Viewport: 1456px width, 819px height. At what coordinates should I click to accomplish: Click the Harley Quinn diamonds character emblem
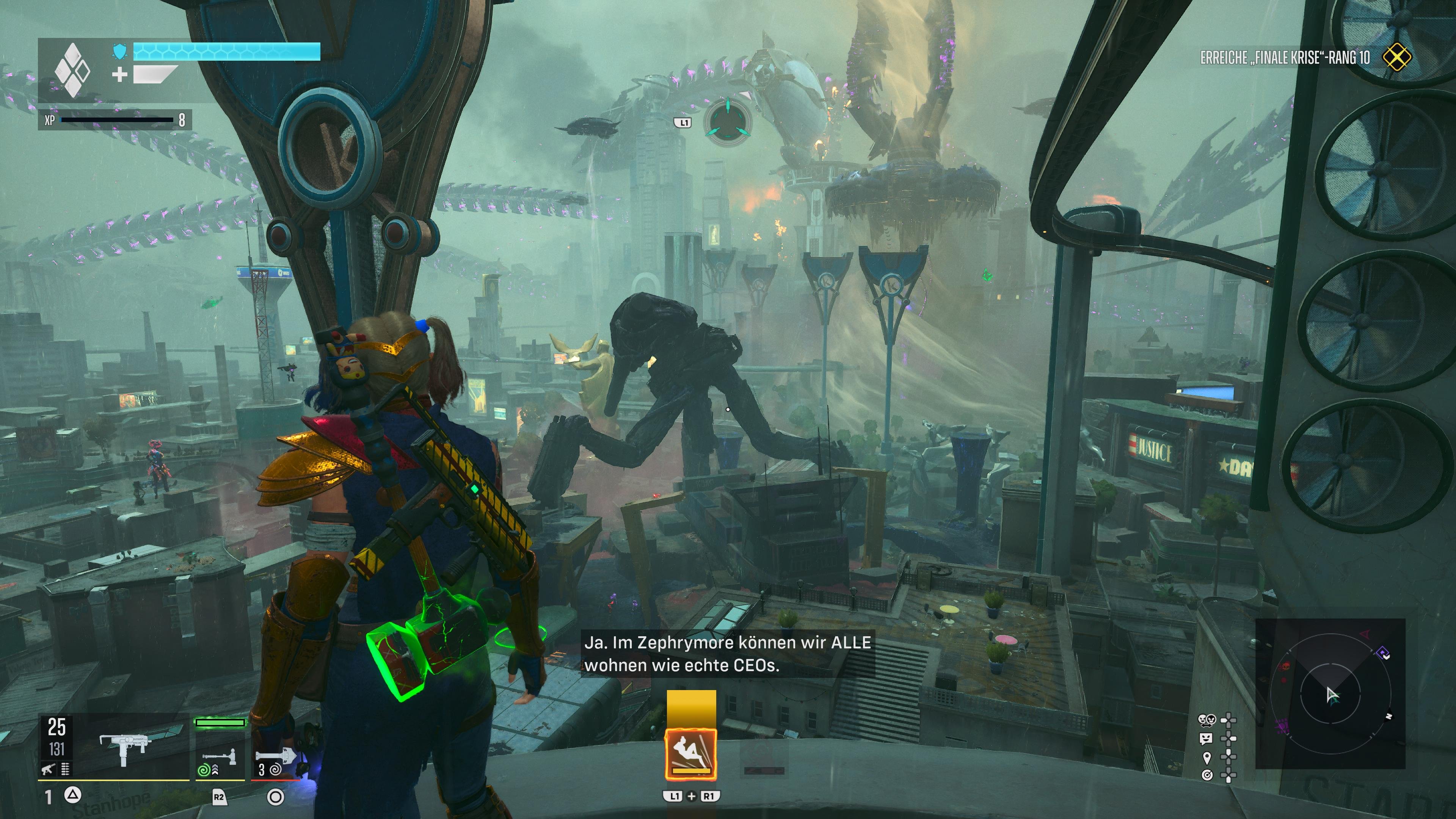pos(72,70)
